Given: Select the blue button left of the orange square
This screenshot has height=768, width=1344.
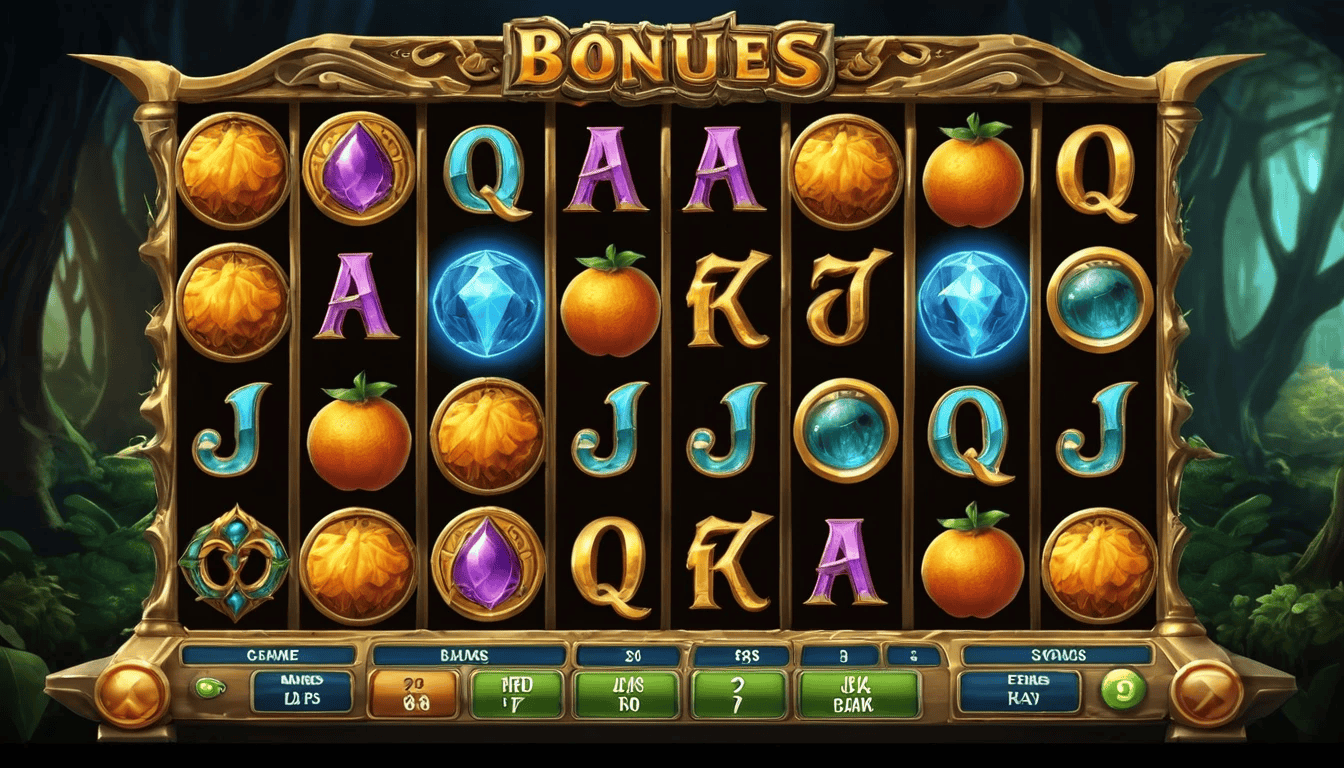Looking at the screenshot, I should tap(301, 691).
